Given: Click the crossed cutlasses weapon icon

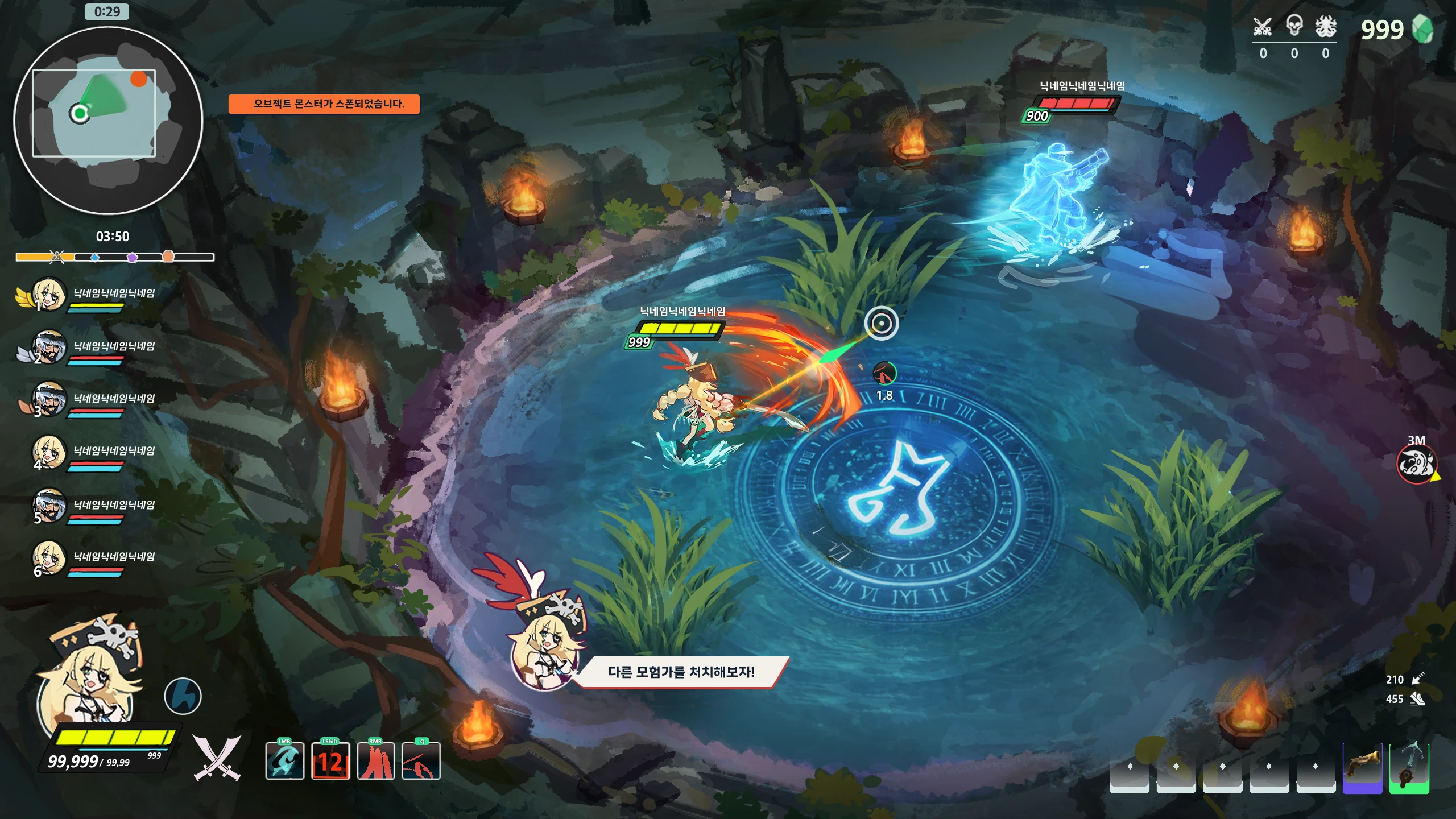Looking at the screenshot, I should click(217, 758).
